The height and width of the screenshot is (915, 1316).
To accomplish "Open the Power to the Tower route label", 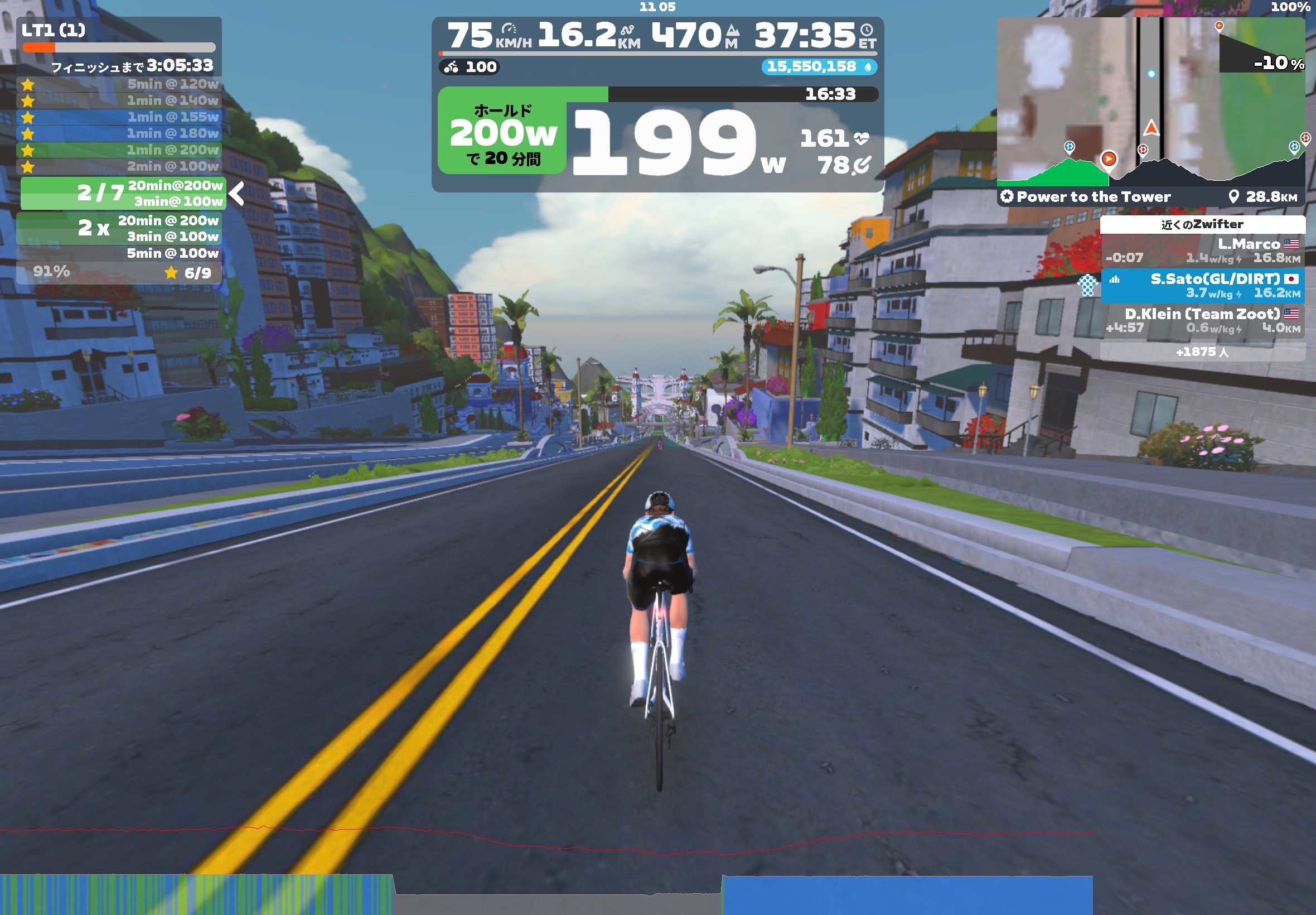I will point(1086,197).
